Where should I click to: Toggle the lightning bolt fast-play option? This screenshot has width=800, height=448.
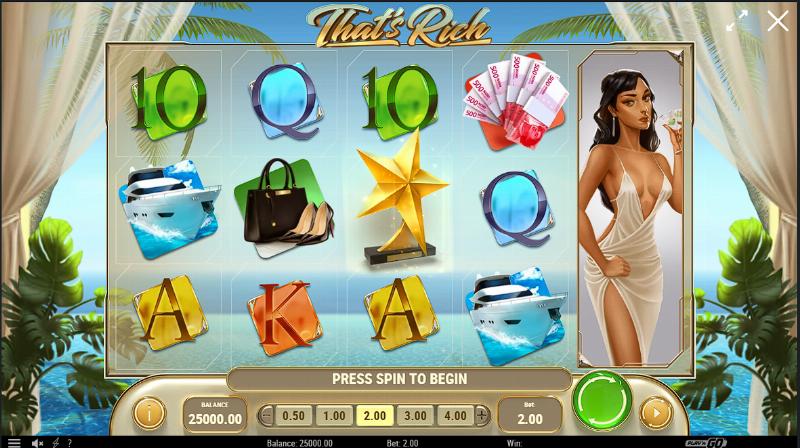pos(55,442)
